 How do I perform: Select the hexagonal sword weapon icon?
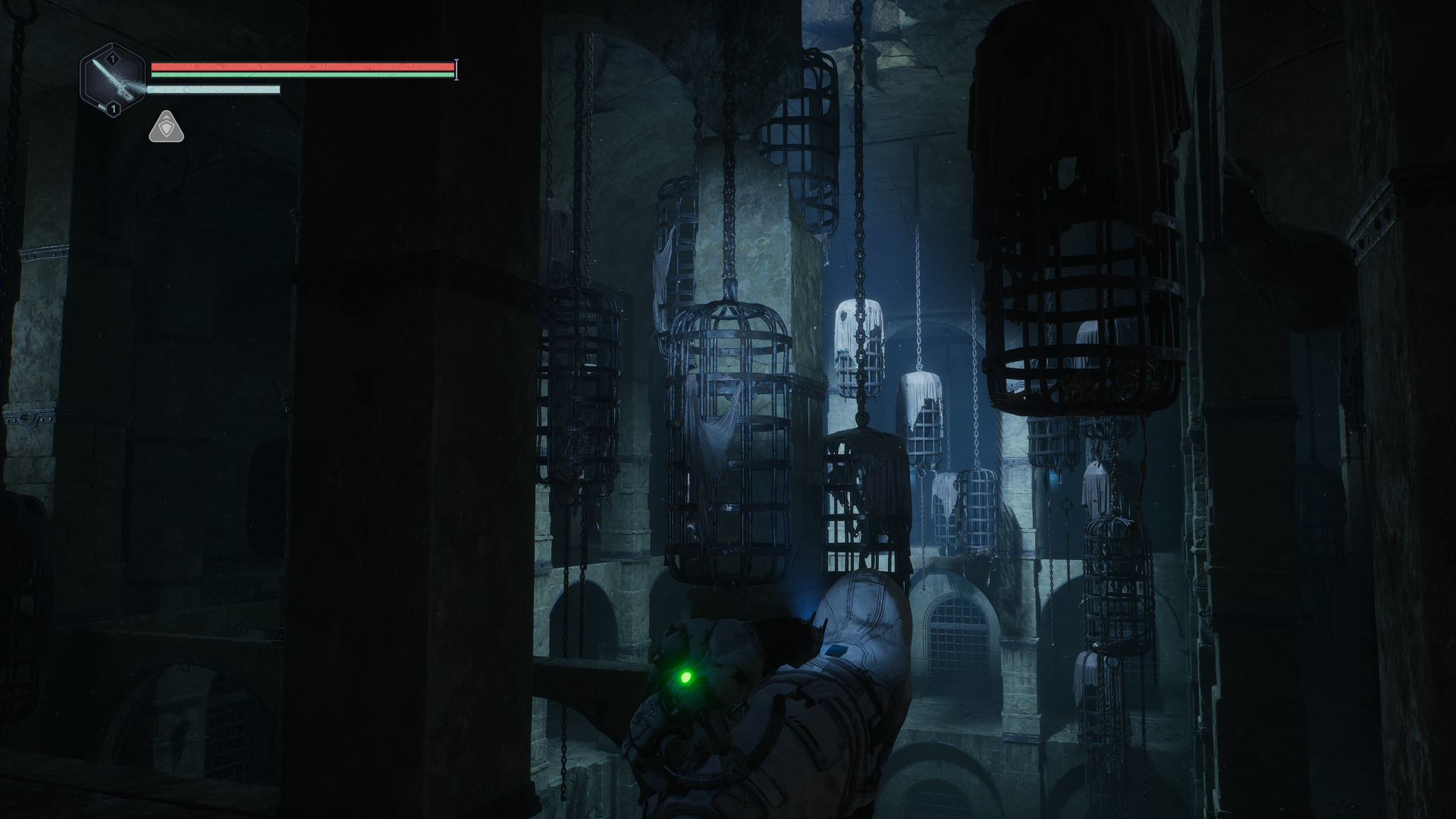coord(113,80)
